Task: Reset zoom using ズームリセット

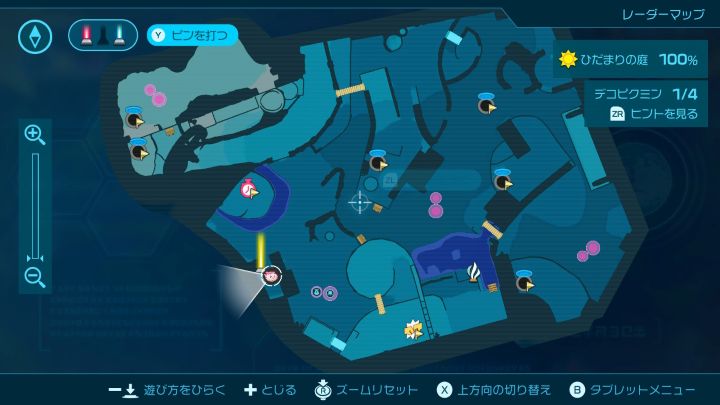Action: click(x=364, y=389)
